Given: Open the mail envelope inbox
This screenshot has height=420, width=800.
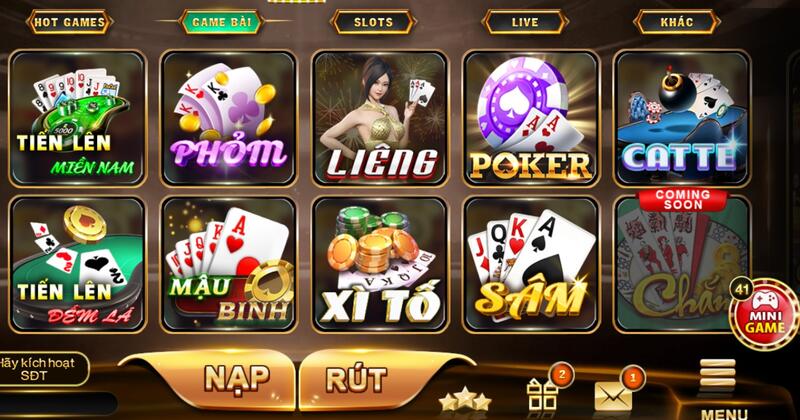Looking at the screenshot, I should (x=613, y=395).
